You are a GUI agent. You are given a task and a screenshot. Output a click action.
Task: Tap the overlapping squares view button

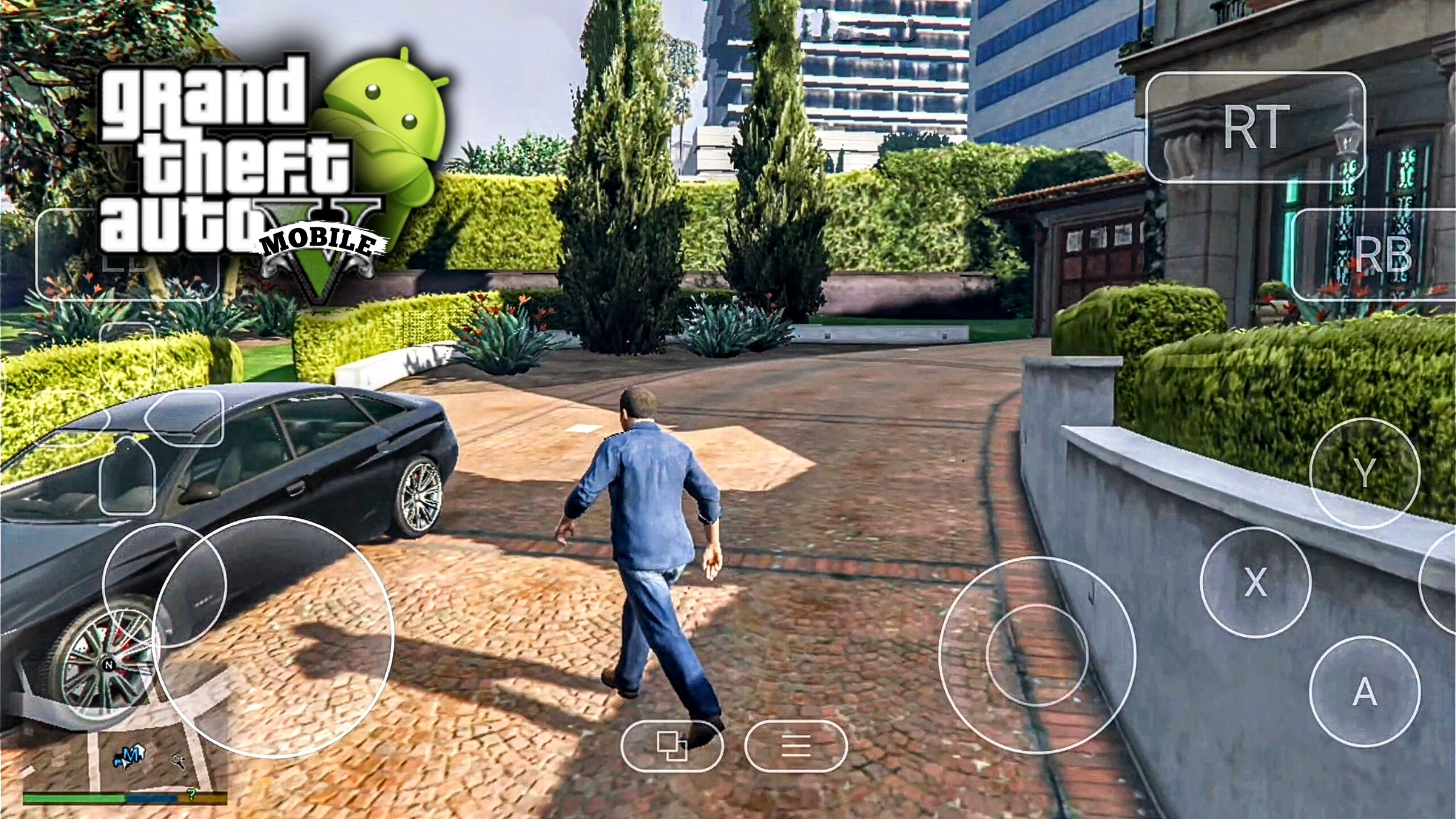[672, 746]
